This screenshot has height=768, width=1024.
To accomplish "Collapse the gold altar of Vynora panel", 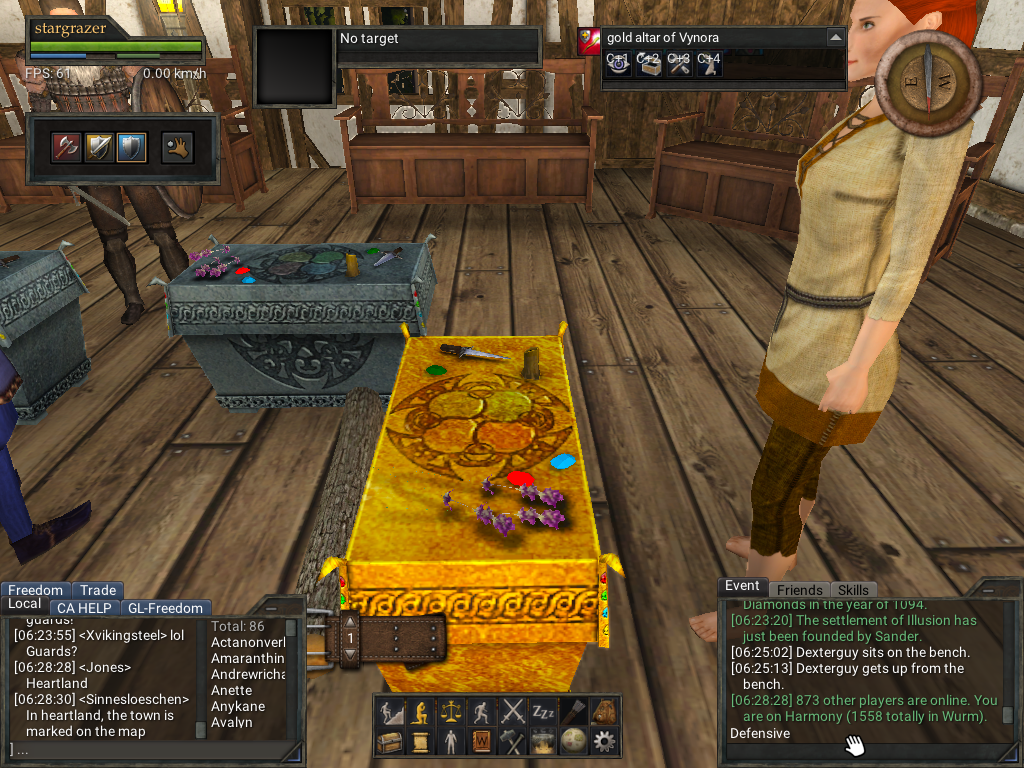I will [835, 37].
